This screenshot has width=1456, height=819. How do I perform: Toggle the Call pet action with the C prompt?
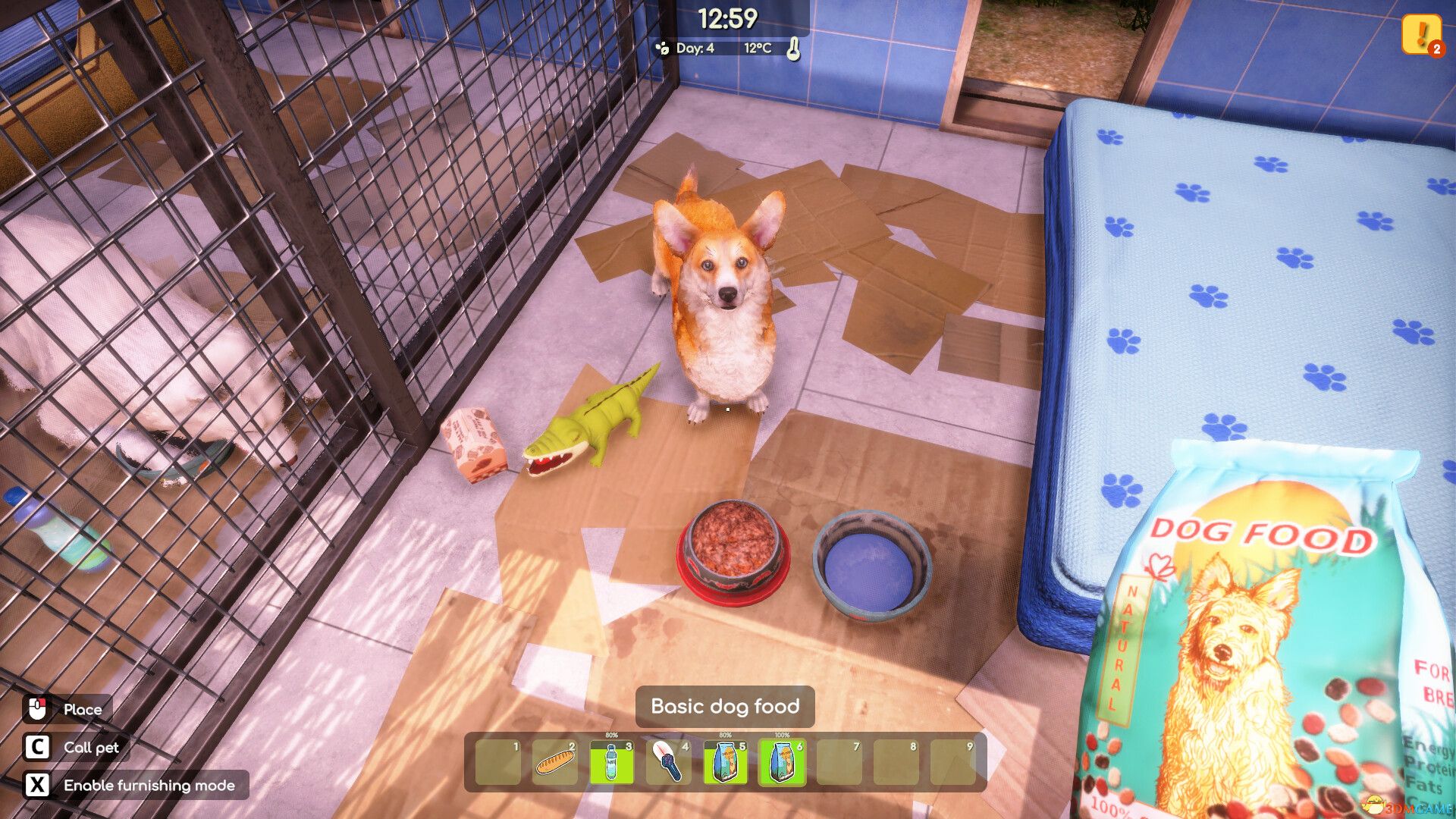[x=39, y=748]
